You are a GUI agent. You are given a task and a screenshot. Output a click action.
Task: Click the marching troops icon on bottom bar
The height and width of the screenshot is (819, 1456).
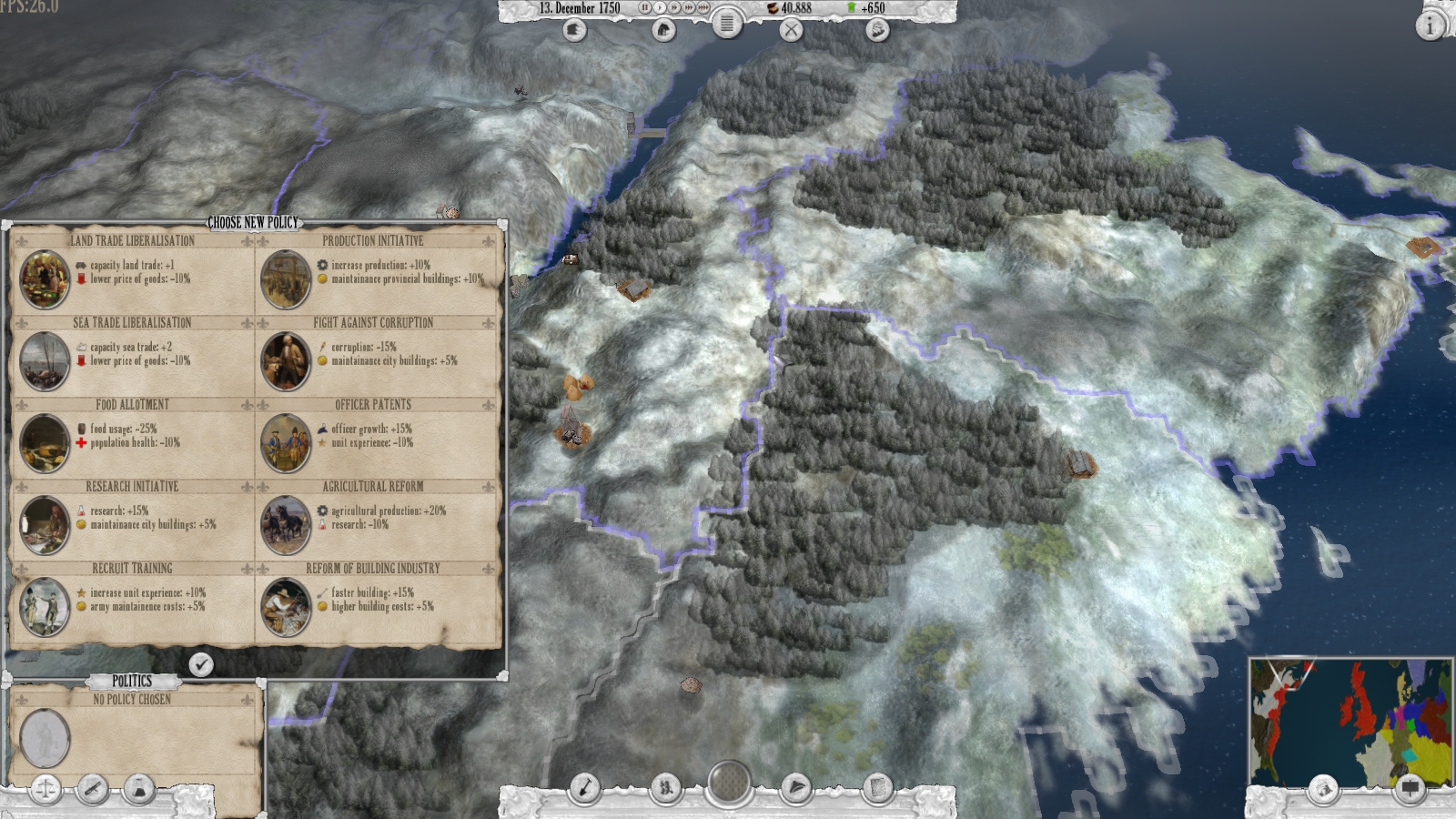666,784
